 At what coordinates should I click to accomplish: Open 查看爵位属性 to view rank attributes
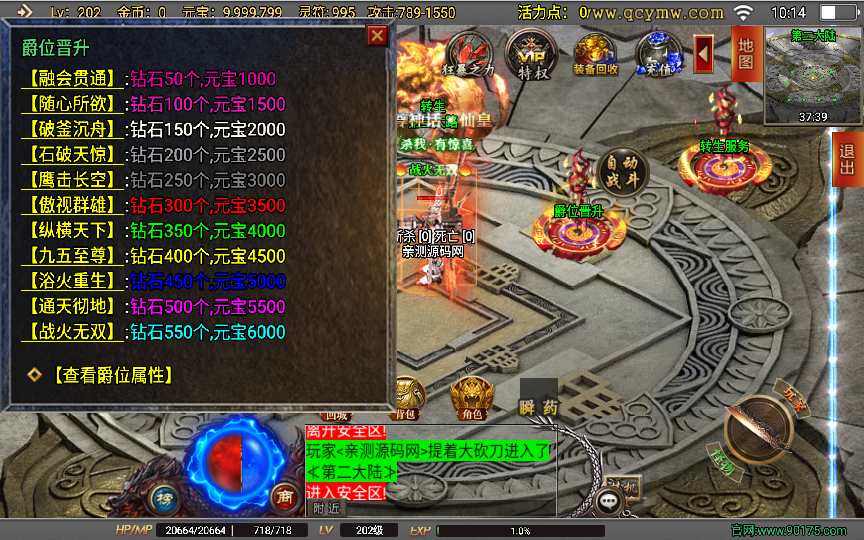pos(108,375)
